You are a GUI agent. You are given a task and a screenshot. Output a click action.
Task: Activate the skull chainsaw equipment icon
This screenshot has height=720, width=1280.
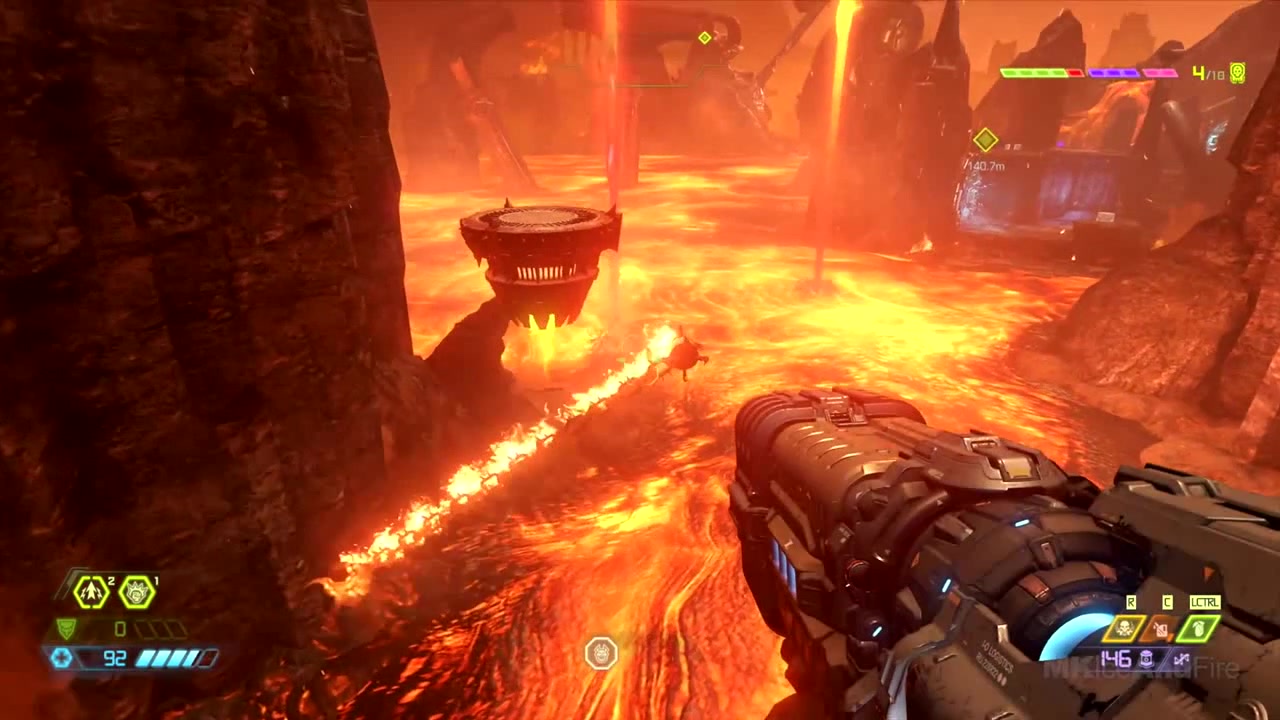(x=1123, y=629)
